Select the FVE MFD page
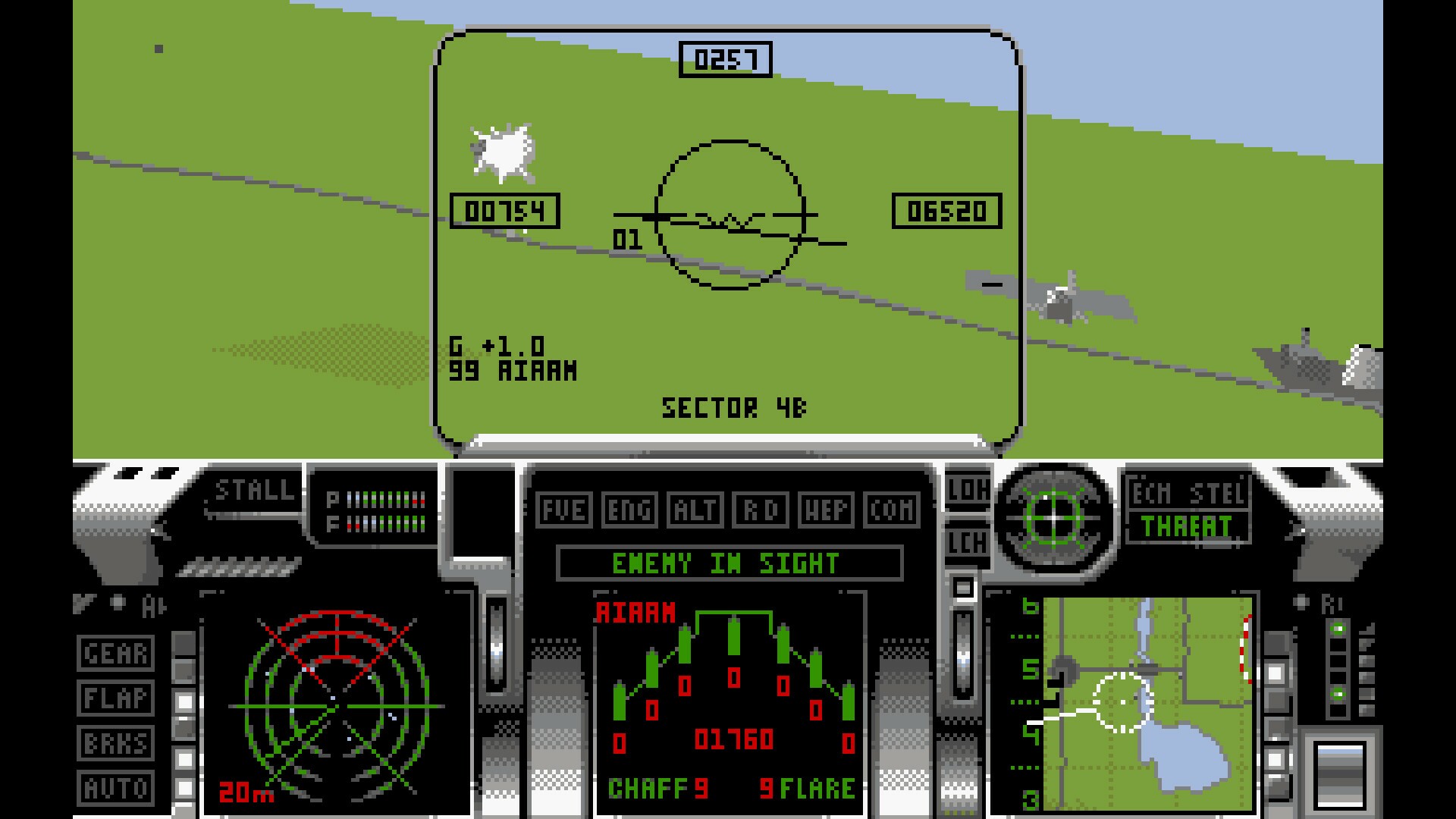 click(x=563, y=511)
